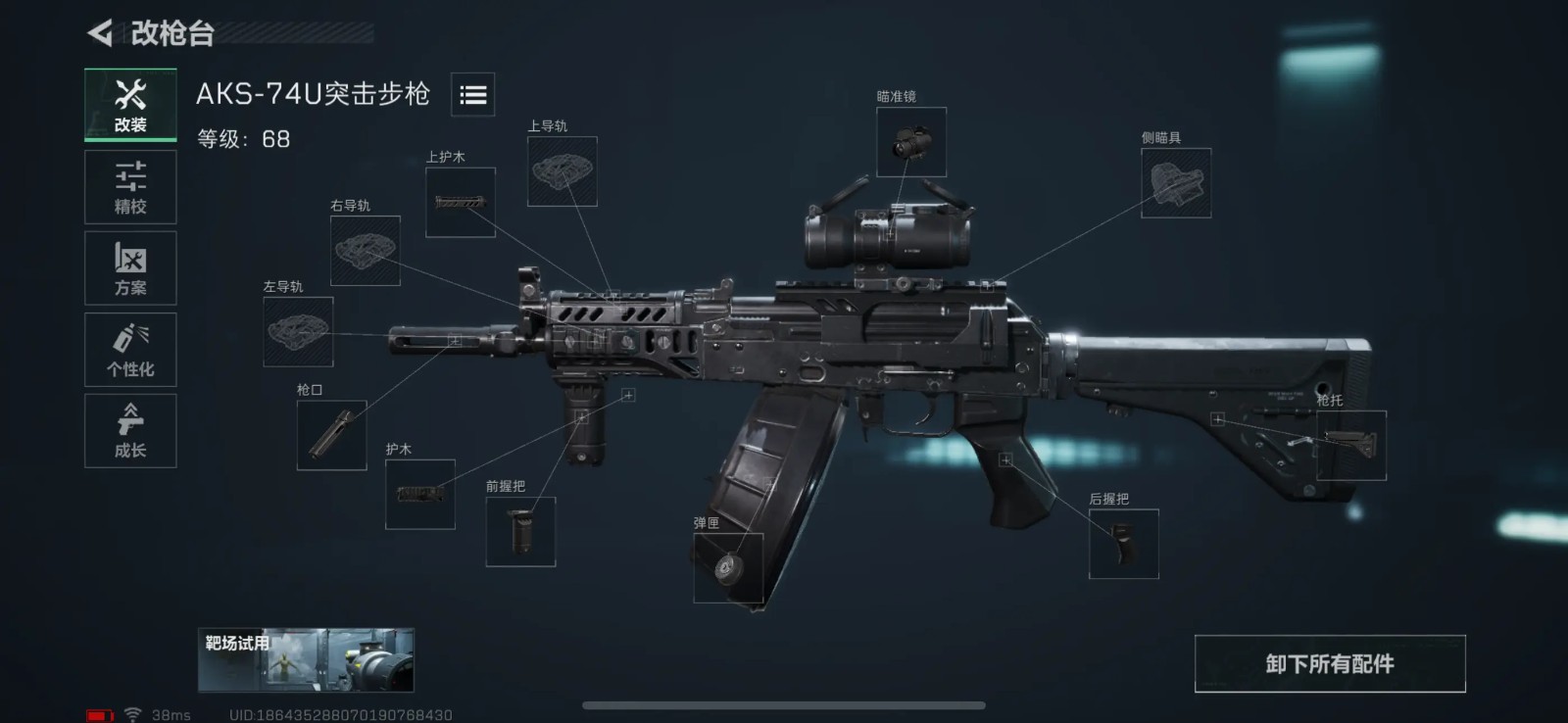
Task: Select the 方案 tab
Action: pyautogui.click(x=130, y=268)
